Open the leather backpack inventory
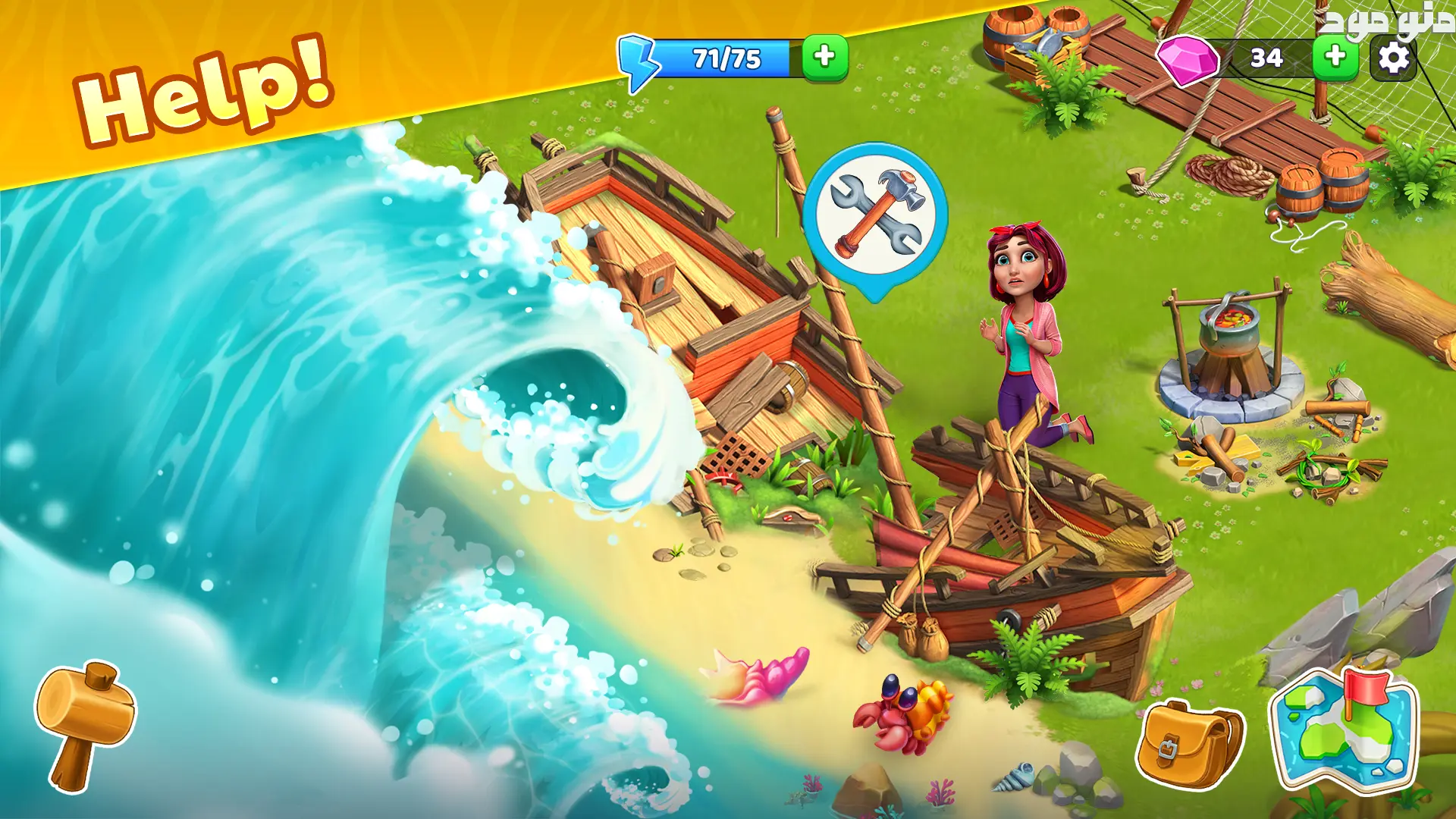This screenshot has width=1456, height=819. click(x=1189, y=745)
